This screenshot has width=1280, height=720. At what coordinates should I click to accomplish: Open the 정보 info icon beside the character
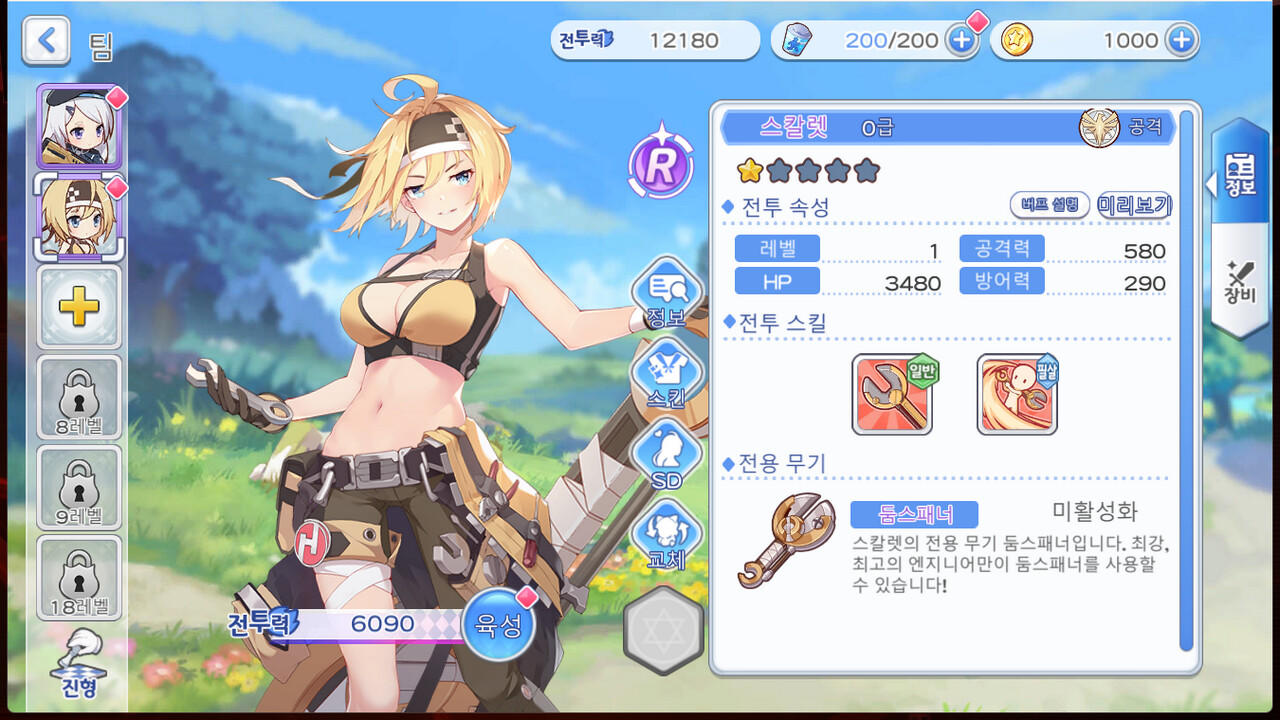pyautogui.click(x=665, y=295)
